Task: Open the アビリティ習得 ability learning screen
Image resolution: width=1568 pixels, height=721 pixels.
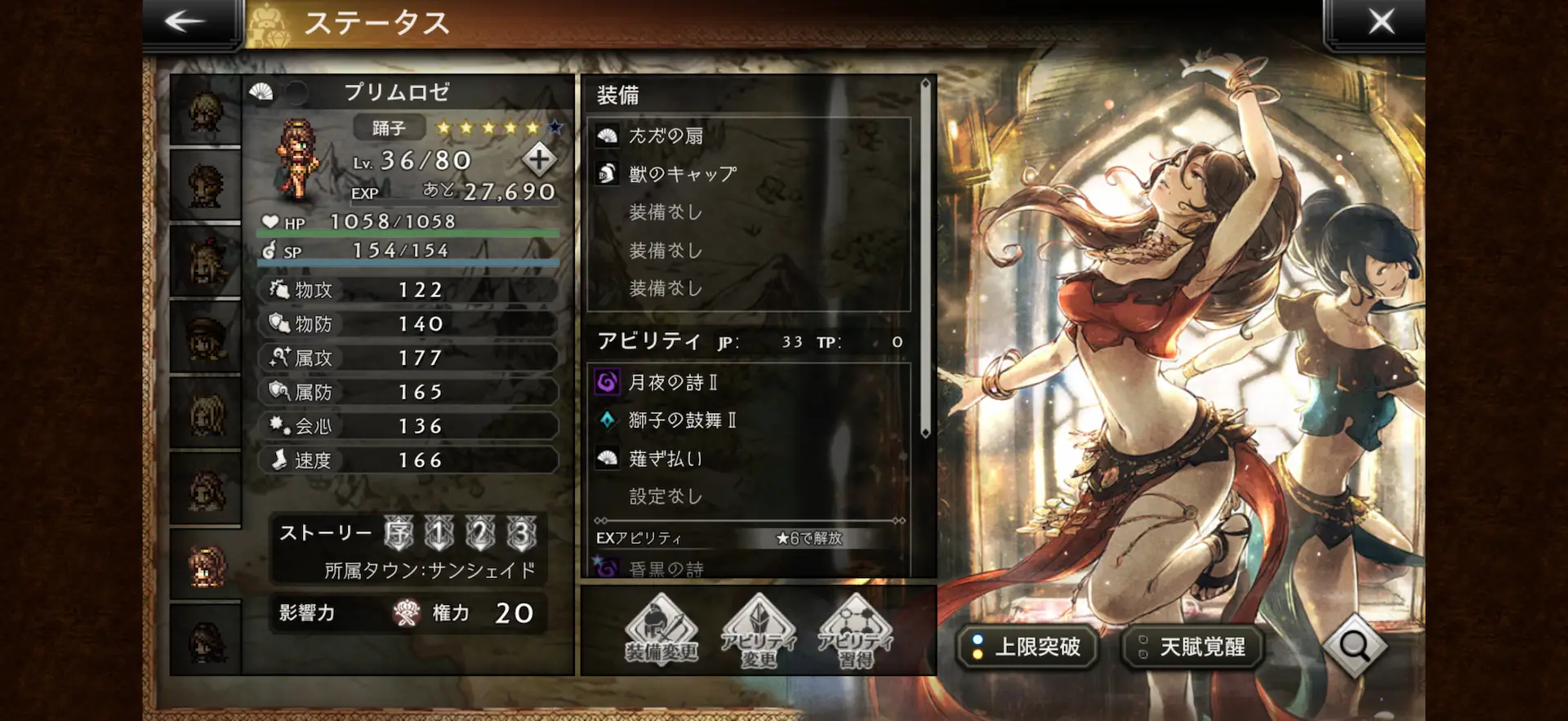Action: pos(852,637)
